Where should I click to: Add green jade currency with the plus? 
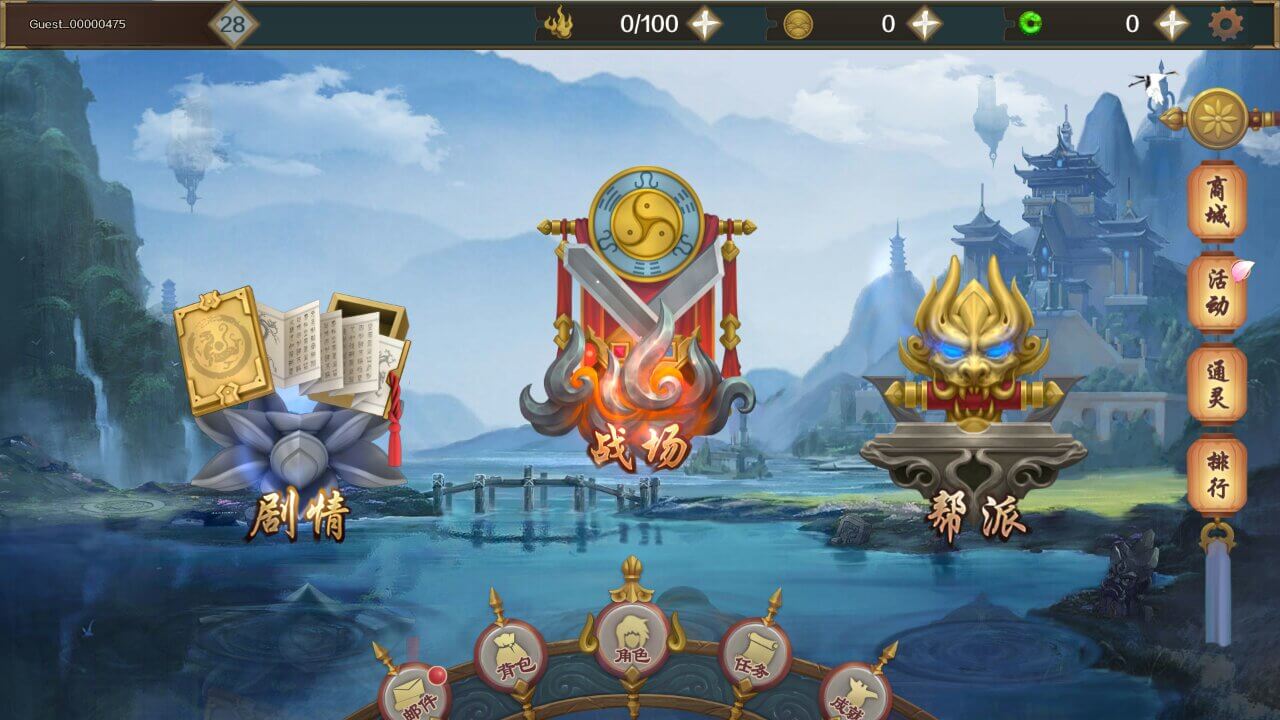point(1171,24)
